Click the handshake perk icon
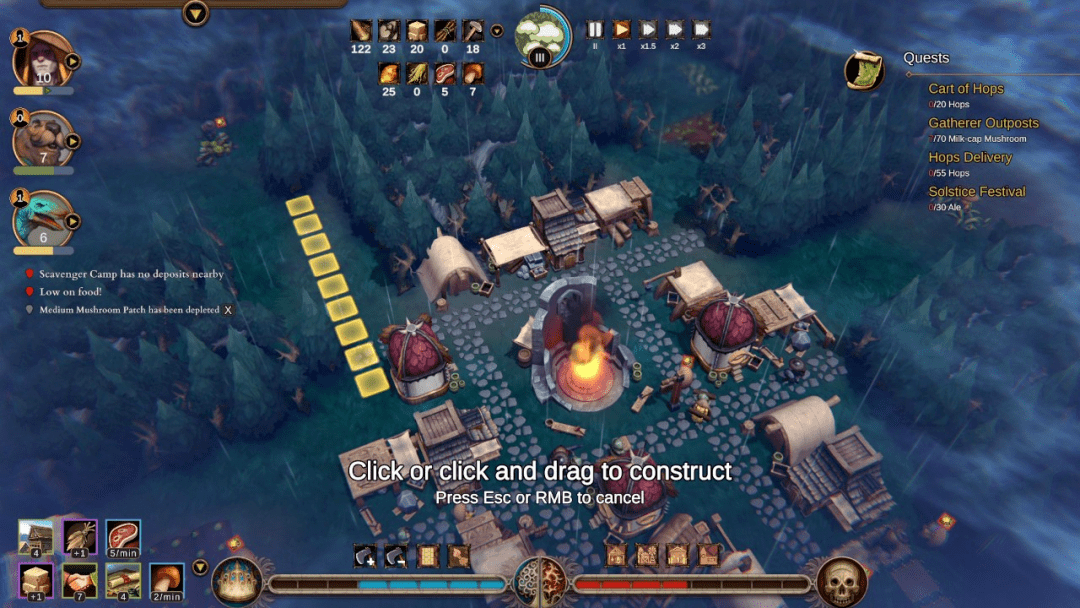The image size is (1080, 608). [x=80, y=579]
